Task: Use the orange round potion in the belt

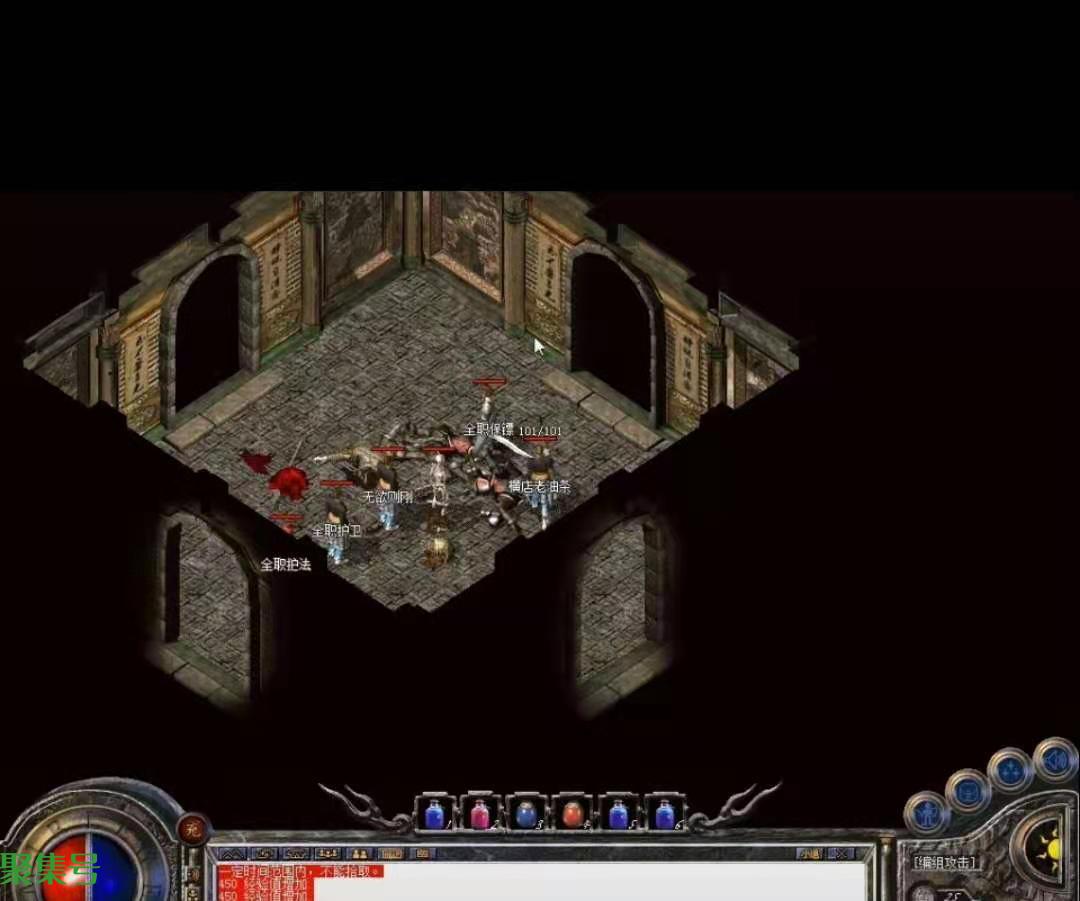Action: pos(572,814)
